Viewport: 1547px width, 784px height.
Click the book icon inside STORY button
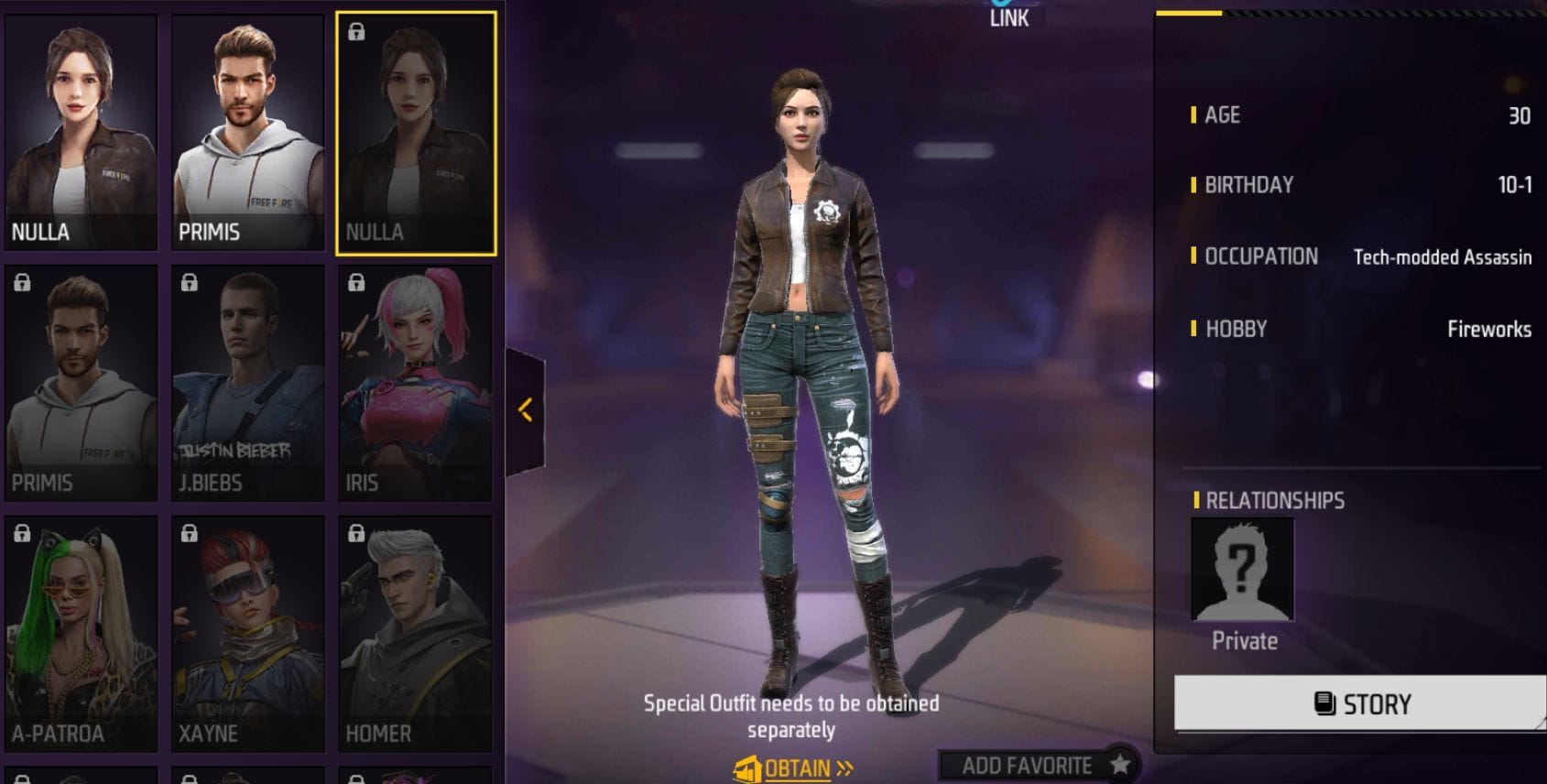point(1323,703)
